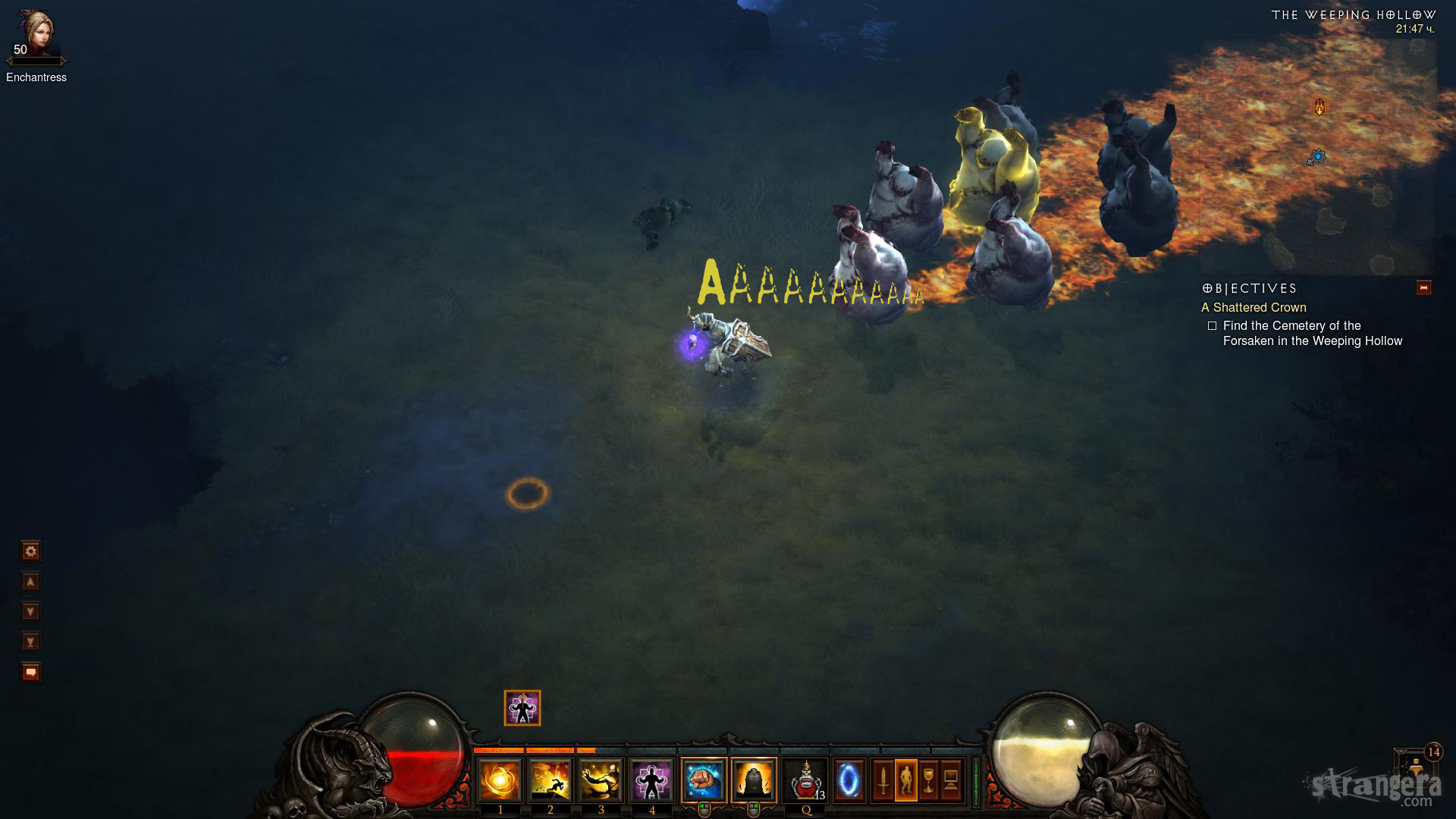The width and height of the screenshot is (1456, 819).
Task: Drink the red health potion
Action: pos(805,780)
